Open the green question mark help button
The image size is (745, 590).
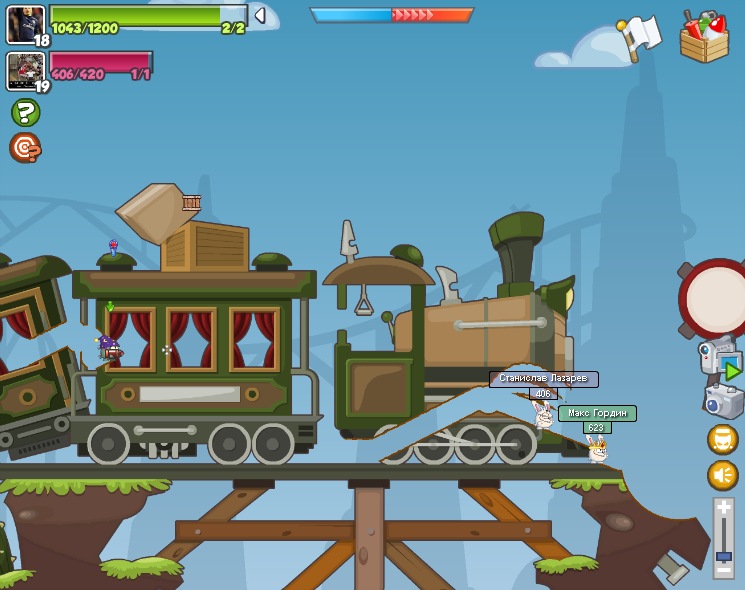coord(26,112)
